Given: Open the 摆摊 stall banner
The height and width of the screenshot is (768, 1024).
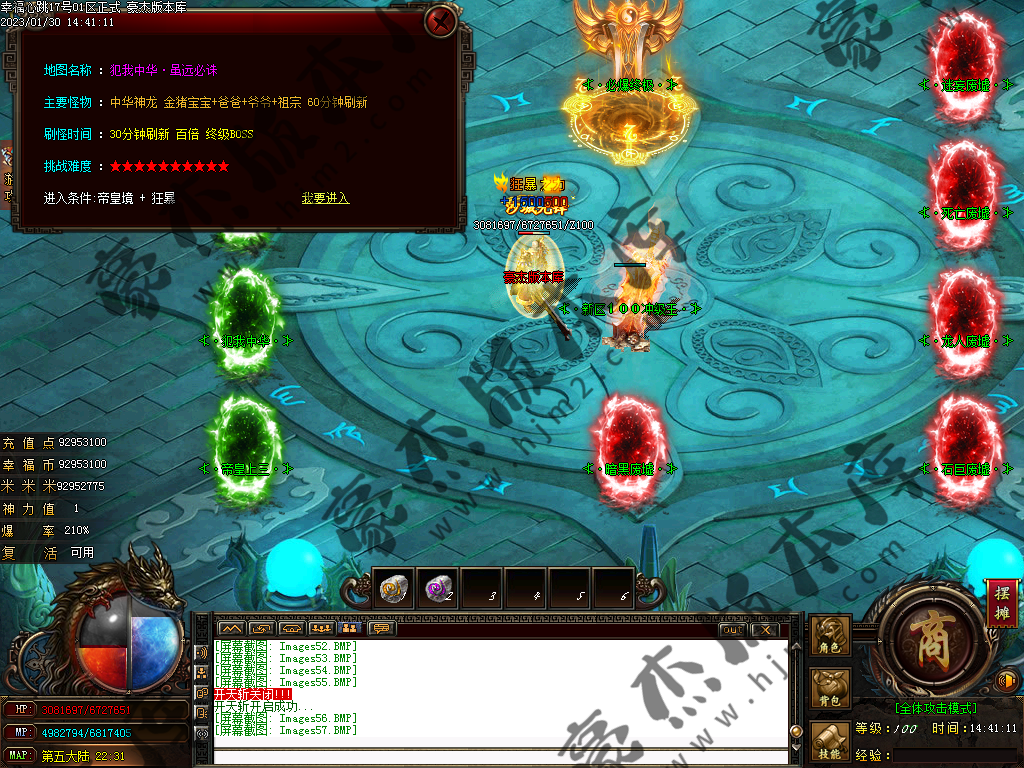Looking at the screenshot, I should 1002,602.
